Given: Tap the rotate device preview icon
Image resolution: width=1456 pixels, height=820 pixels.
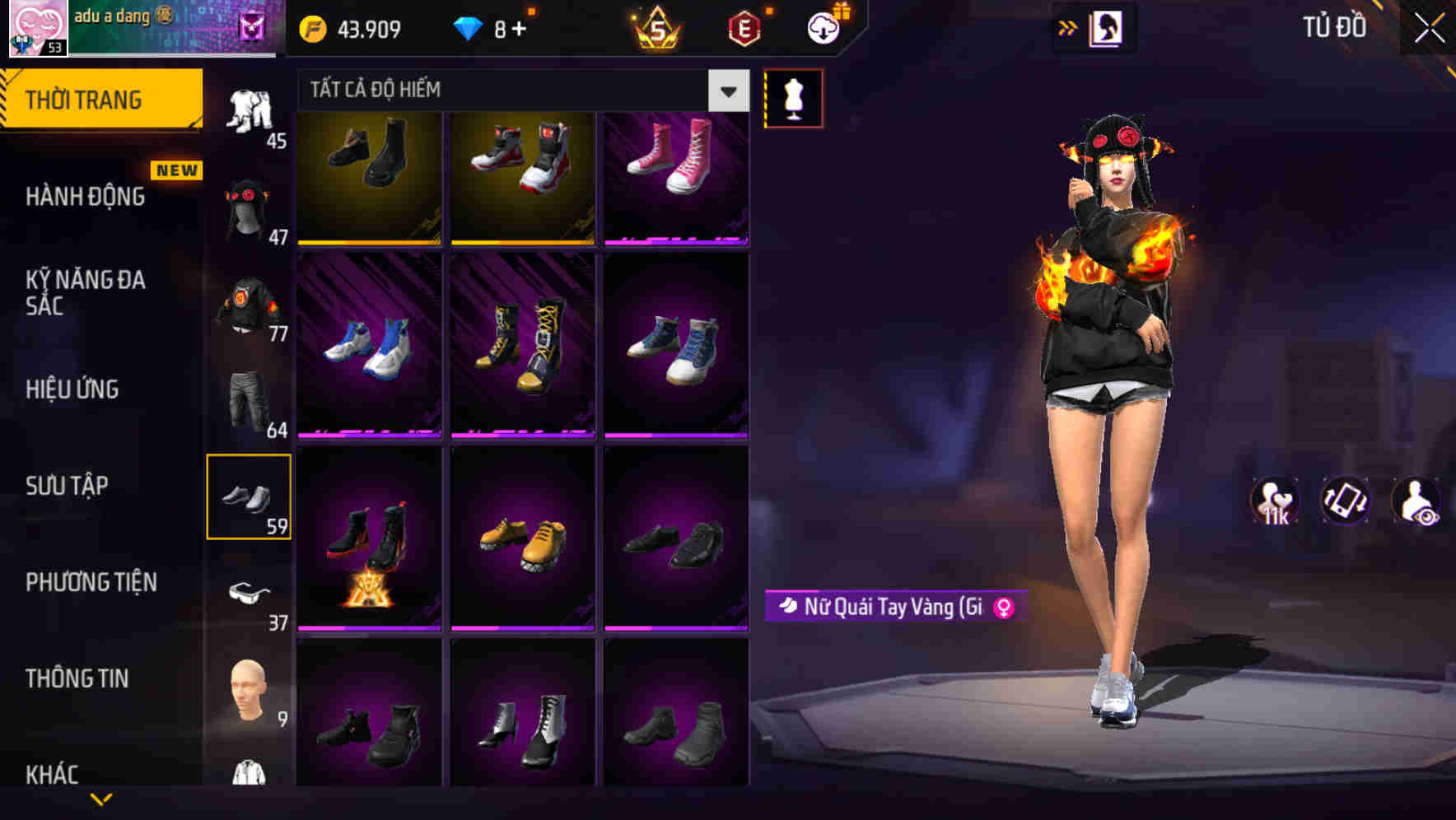Looking at the screenshot, I should click(1344, 502).
